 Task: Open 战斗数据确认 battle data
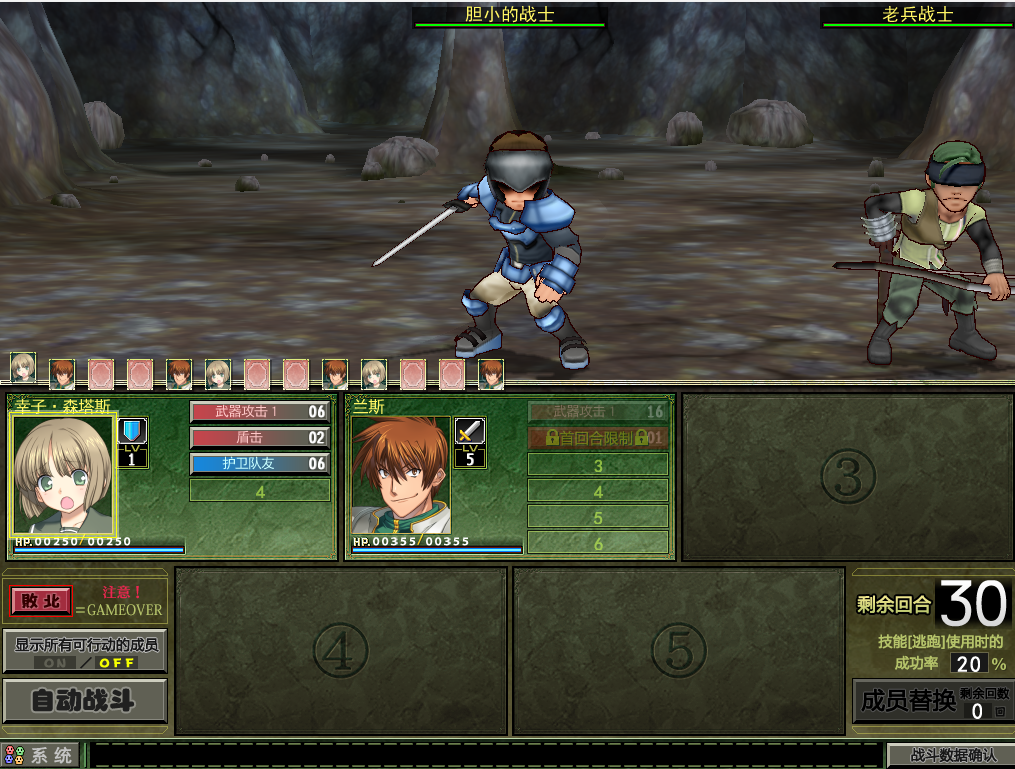point(949,755)
